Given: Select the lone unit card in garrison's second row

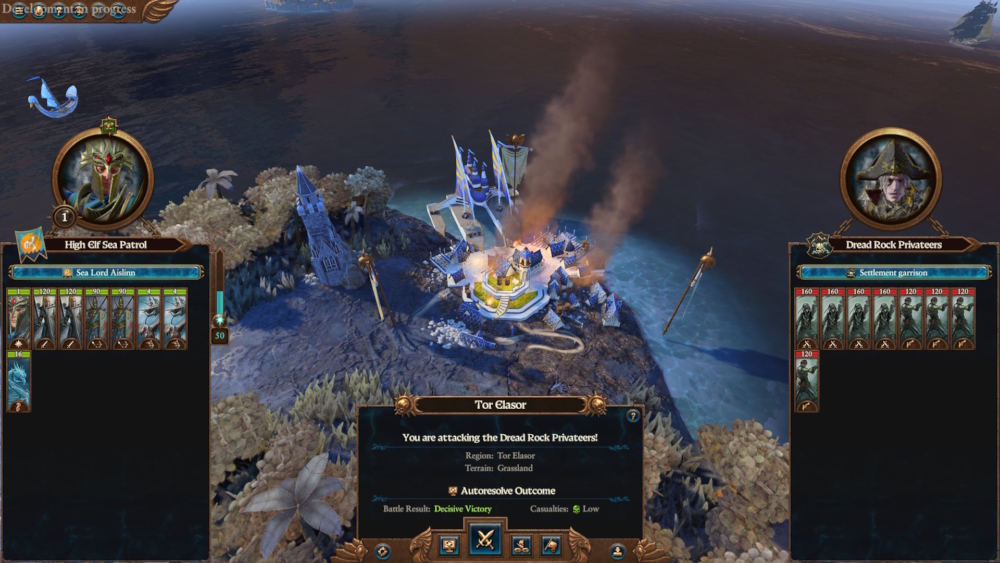Looking at the screenshot, I should pos(807,381).
